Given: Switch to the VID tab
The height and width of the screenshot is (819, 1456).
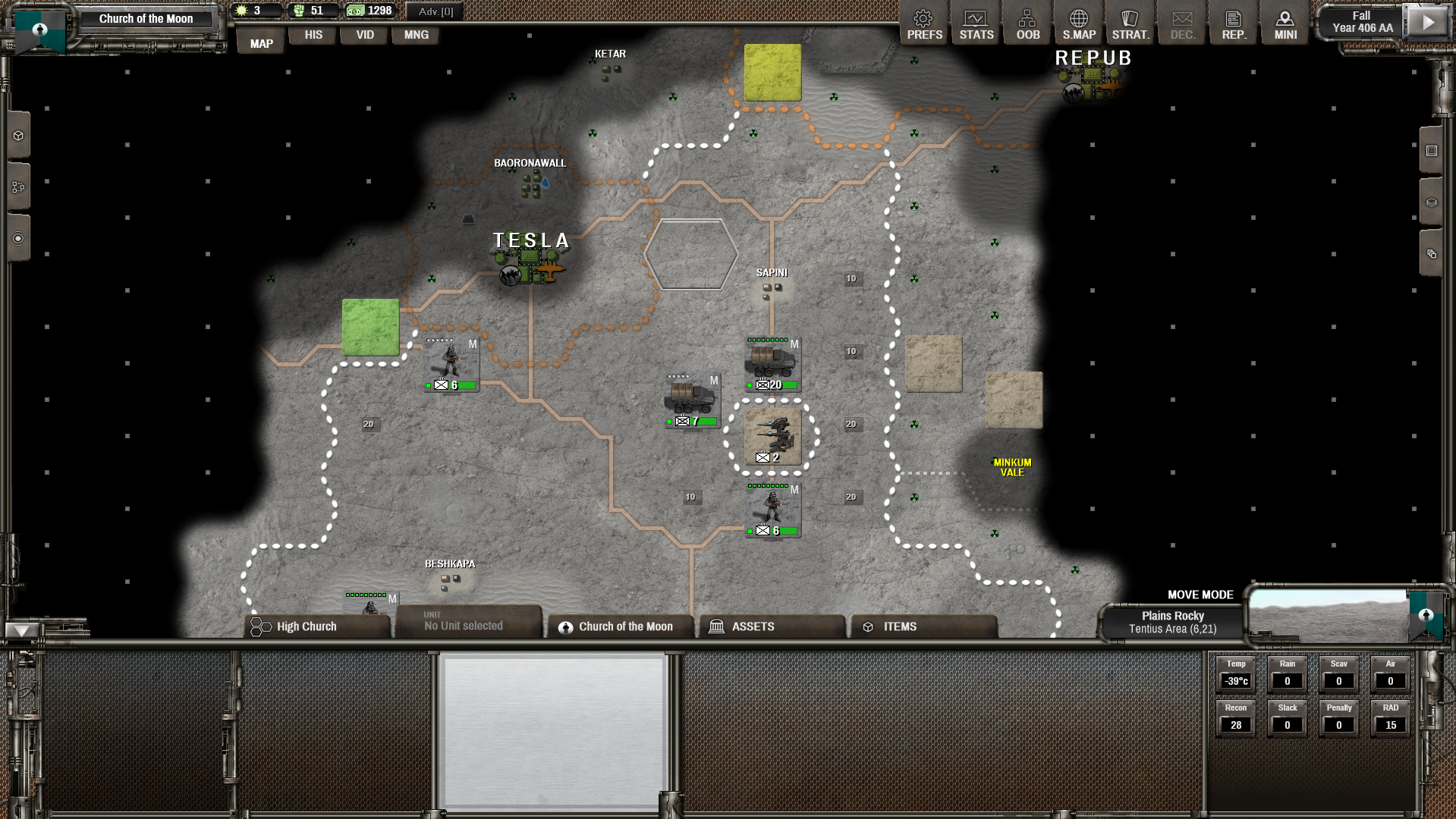Looking at the screenshot, I should click(x=365, y=35).
